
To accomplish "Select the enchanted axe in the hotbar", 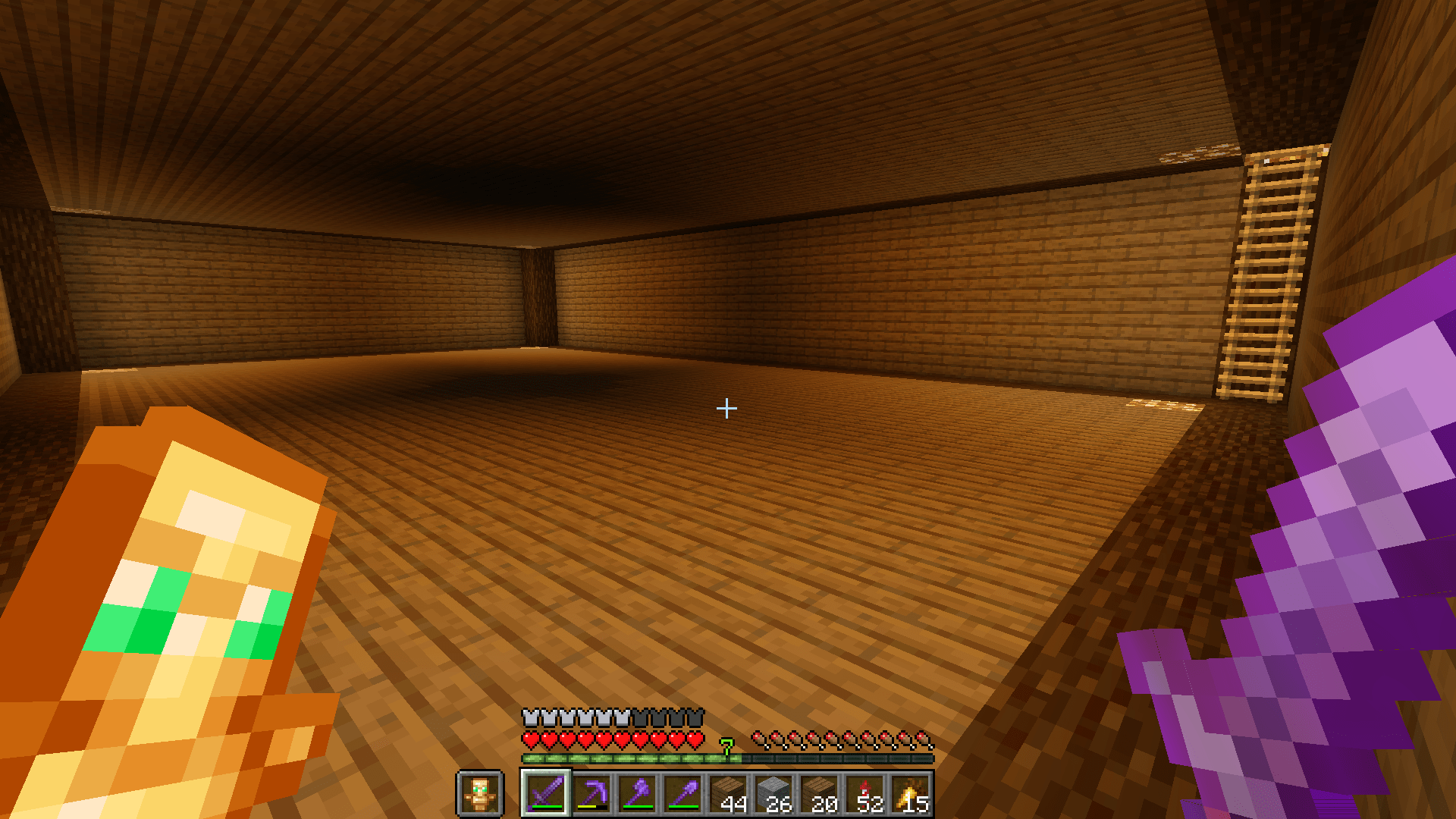I will point(637,794).
